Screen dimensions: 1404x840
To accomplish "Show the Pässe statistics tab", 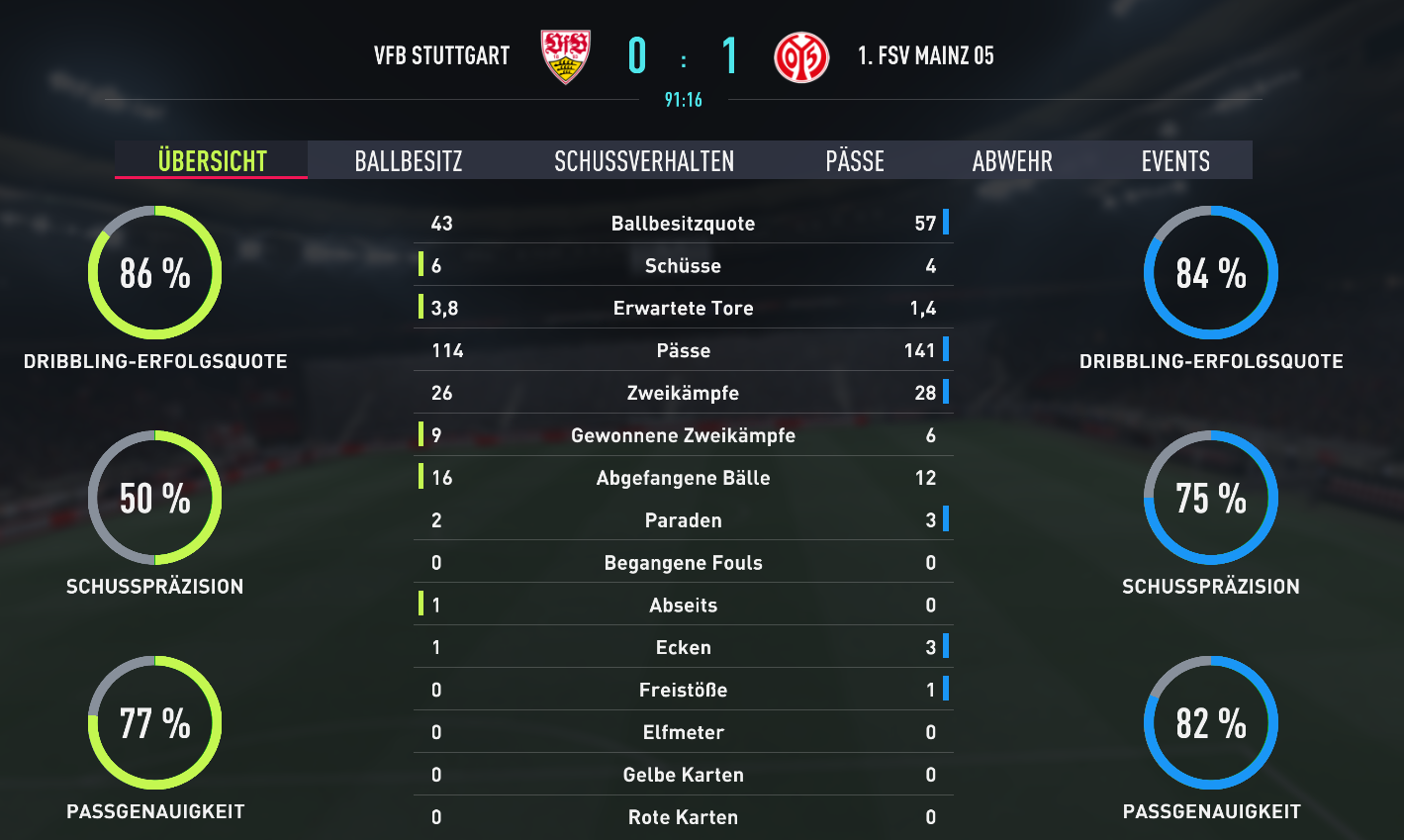I will (855, 161).
